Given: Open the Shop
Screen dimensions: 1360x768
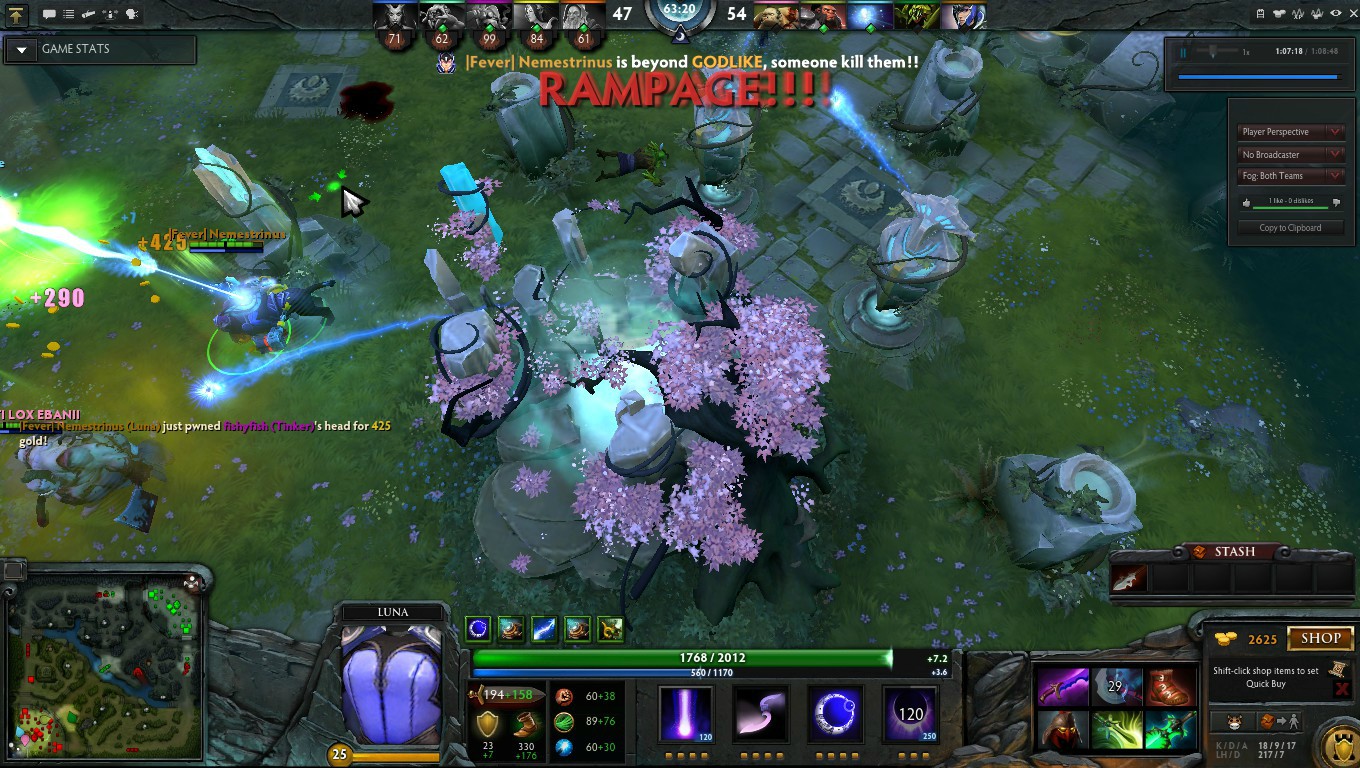Looking at the screenshot, I should click(x=1320, y=638).
